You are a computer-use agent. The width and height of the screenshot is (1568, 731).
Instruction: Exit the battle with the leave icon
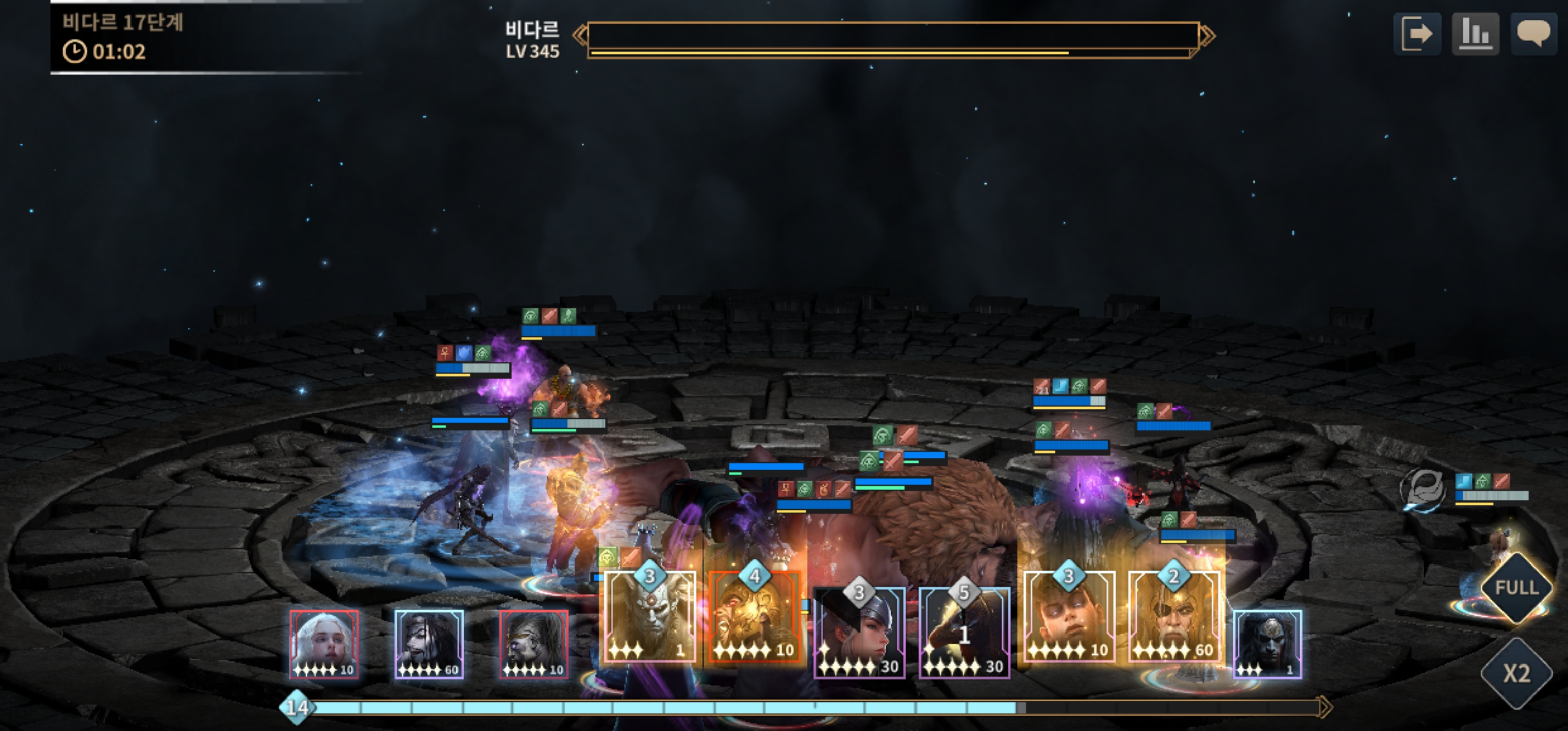coord(1417,34)
